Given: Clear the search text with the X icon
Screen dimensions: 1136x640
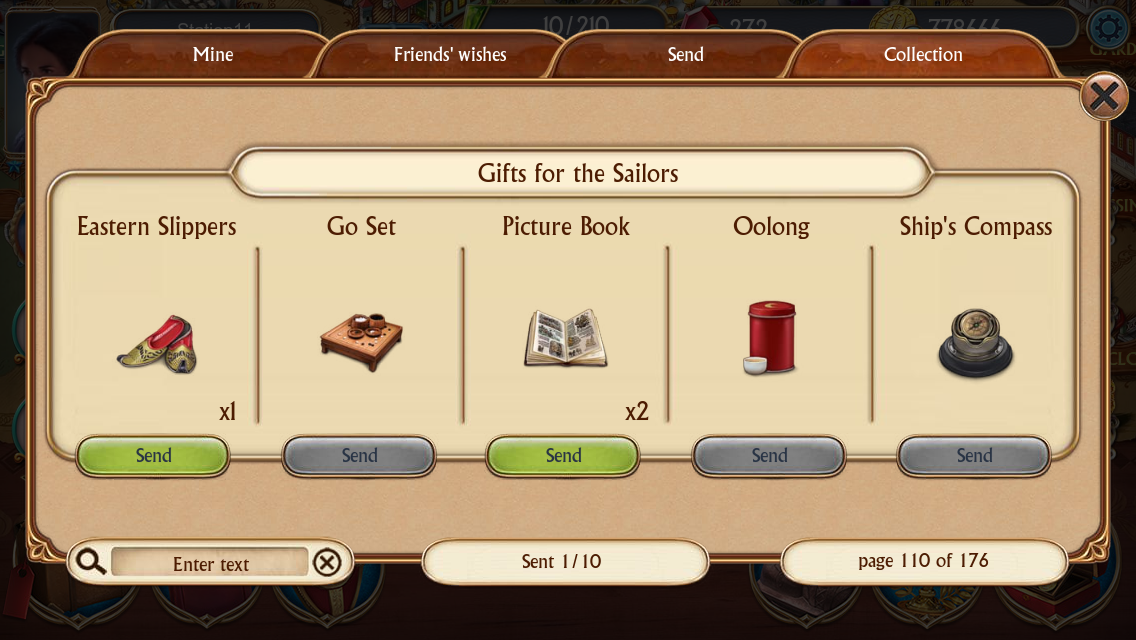Looking at the screenshot, I should (327, 564).
